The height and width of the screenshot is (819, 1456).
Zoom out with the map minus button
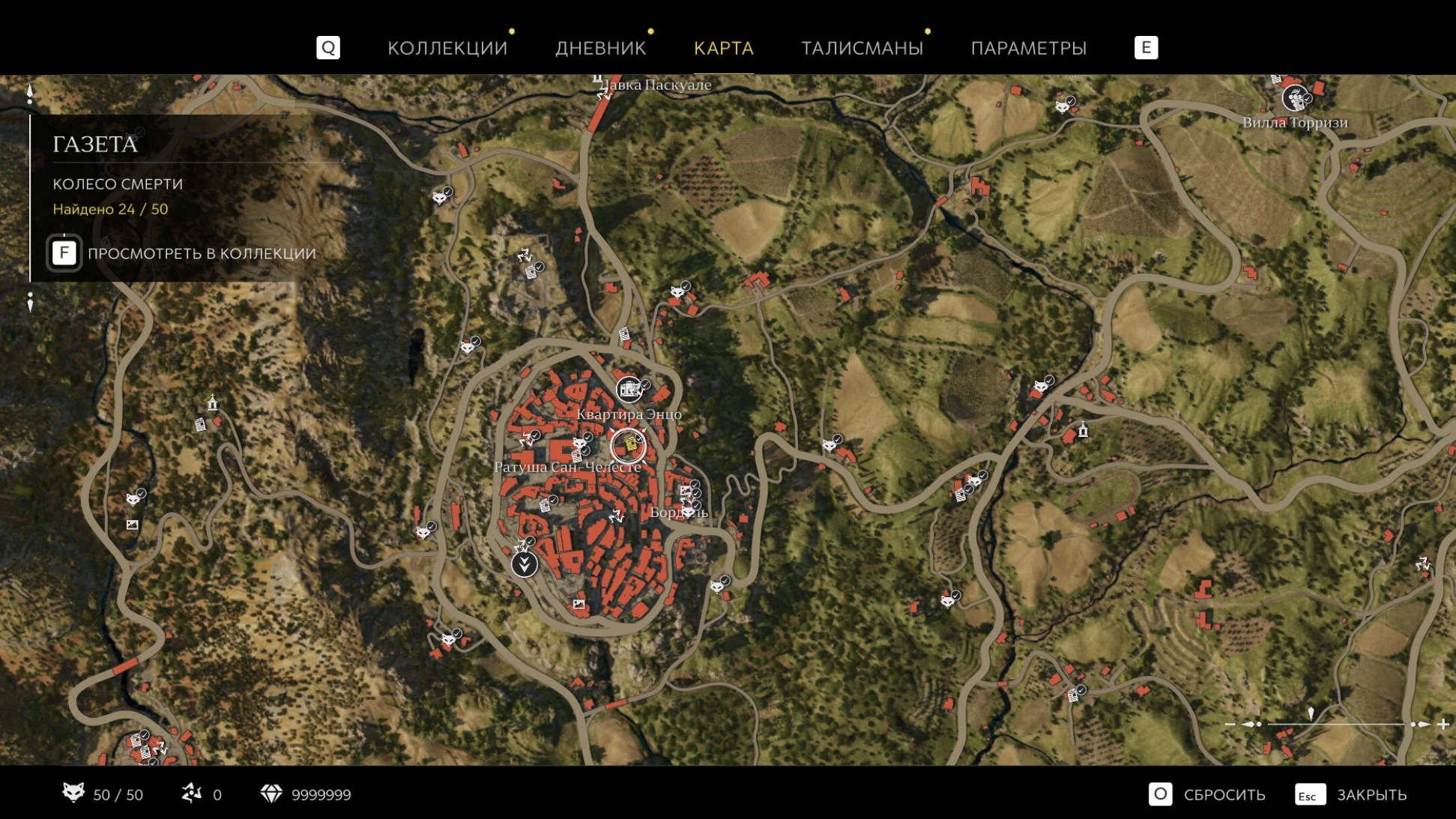point(1230,724)
